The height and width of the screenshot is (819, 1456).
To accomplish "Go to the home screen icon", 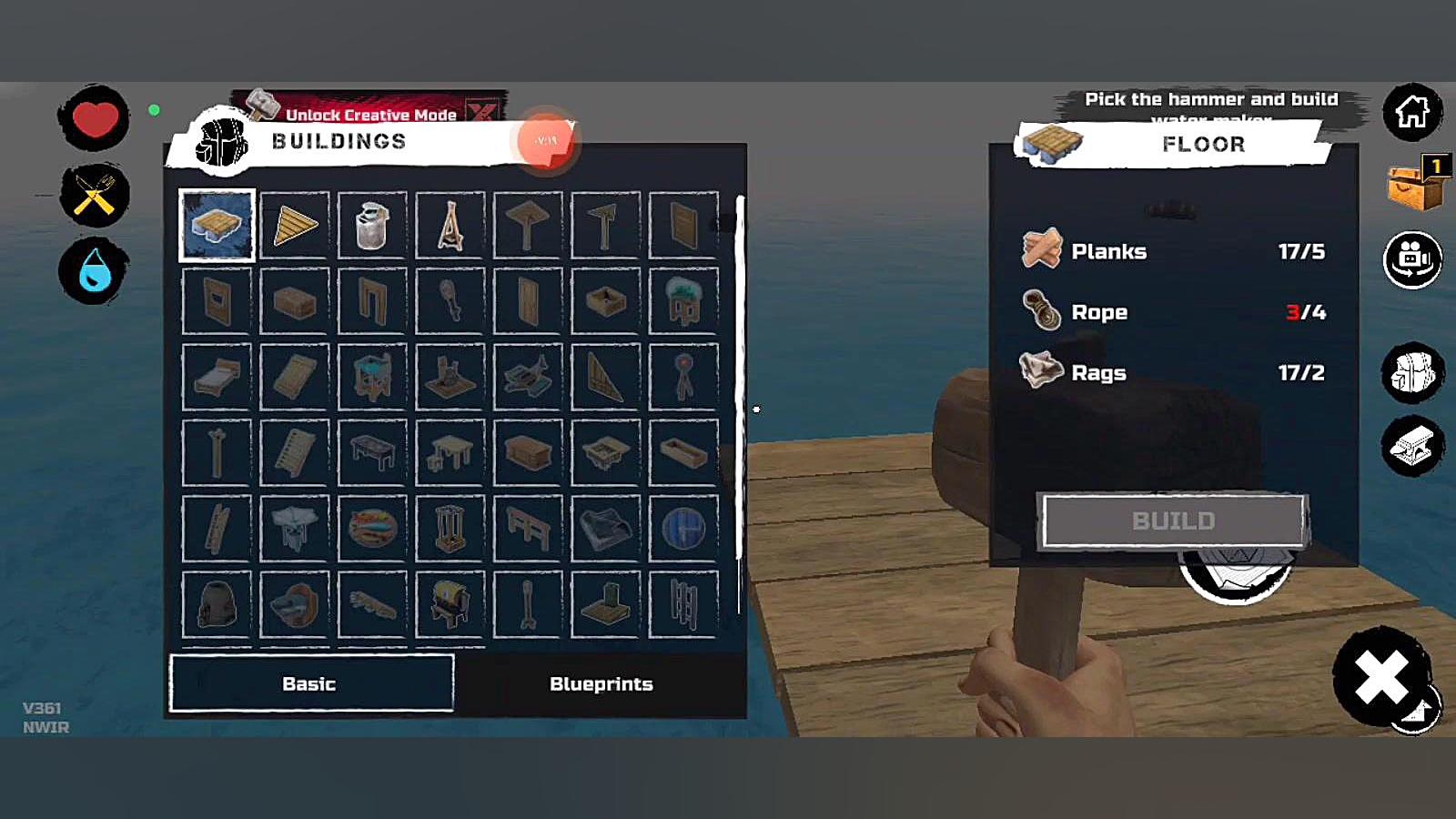I will tap(1412, 112).
